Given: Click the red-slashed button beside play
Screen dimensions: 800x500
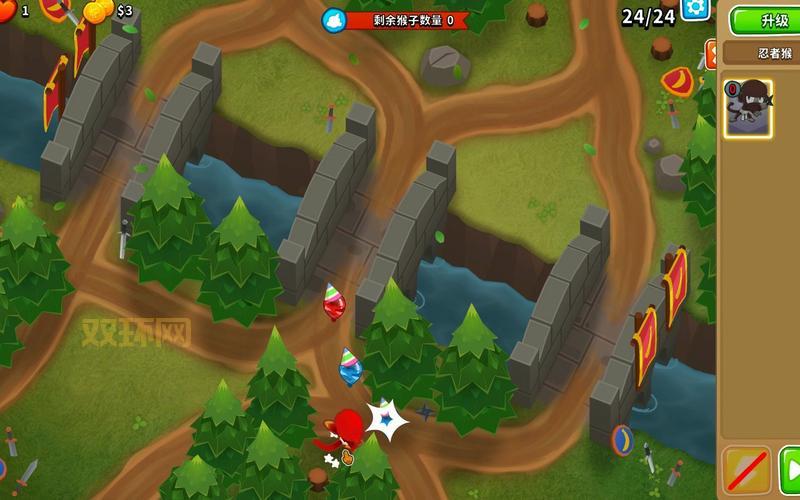Looking at the screenshot, I should tap(746, 471).
